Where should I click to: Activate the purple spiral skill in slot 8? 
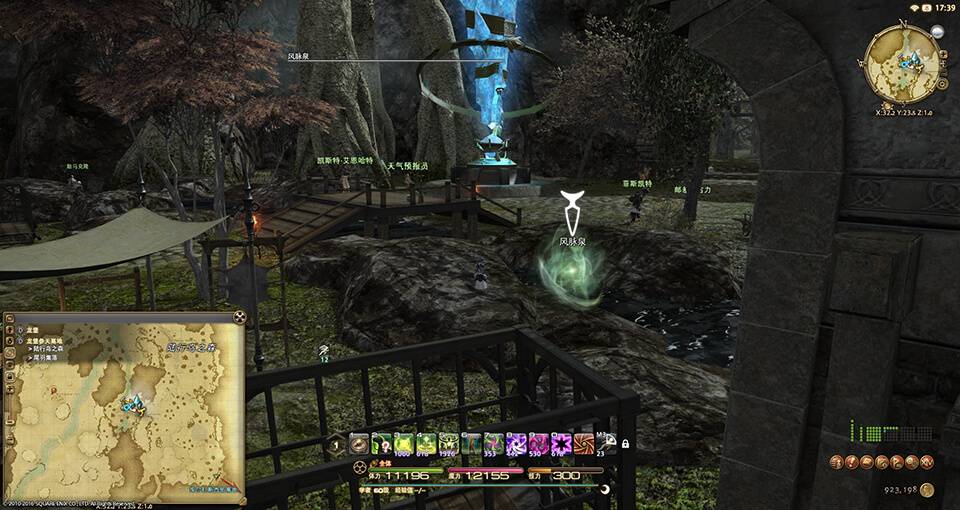click(516, 444)
